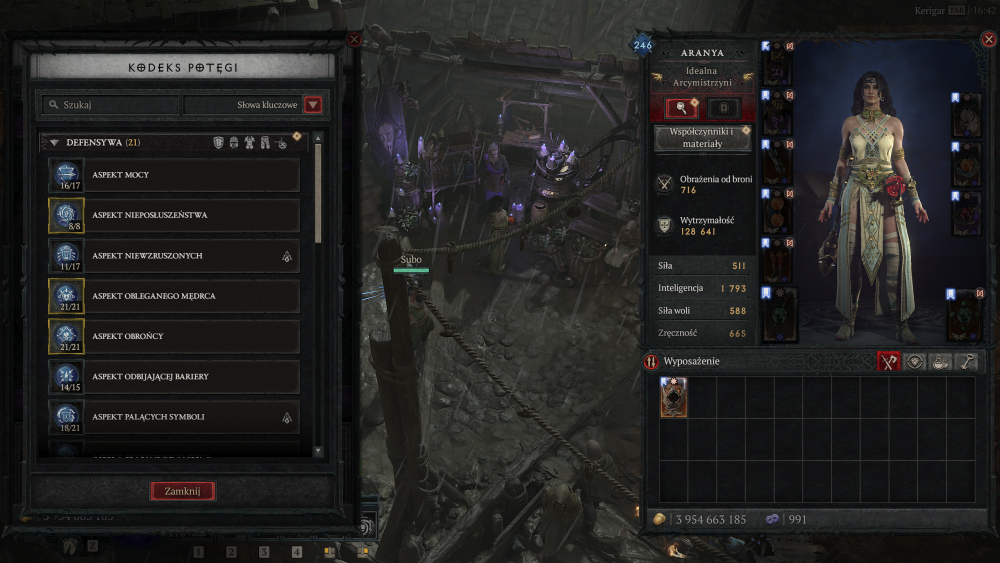
Task: Collapse the Defensywa category
Action: coord(54,143)
